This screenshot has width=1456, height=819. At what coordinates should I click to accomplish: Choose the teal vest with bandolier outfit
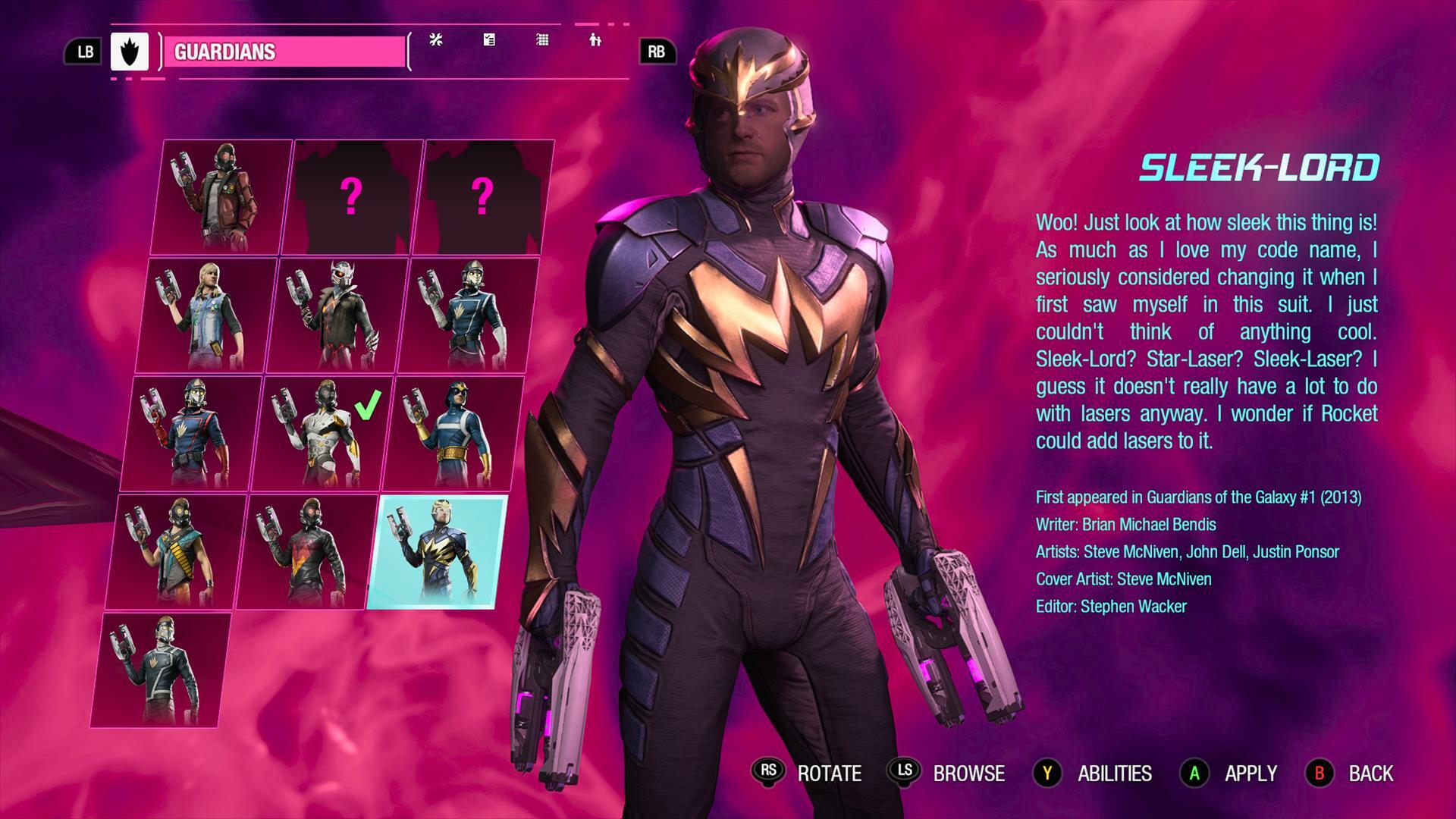click(x=177, y=552)
